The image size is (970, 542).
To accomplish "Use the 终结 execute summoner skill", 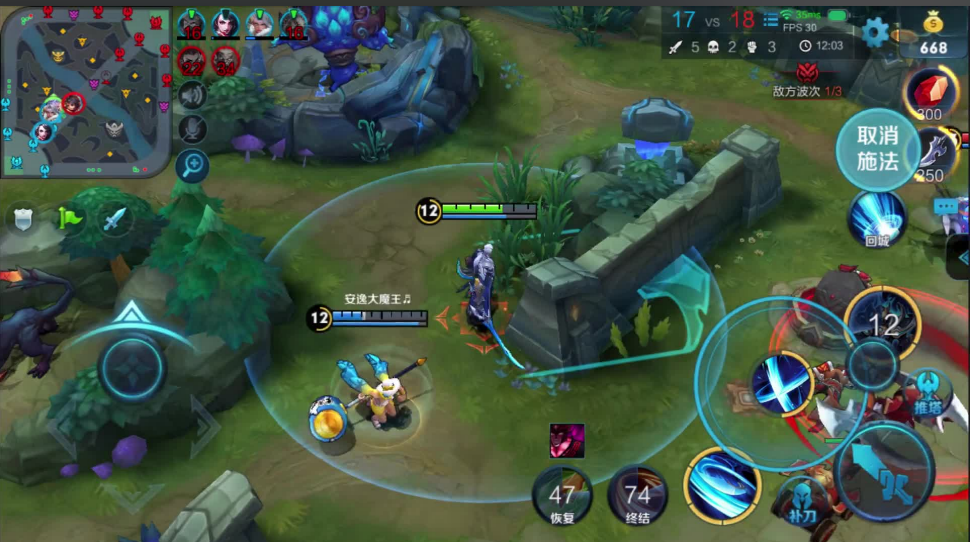I will pos(637,494).
